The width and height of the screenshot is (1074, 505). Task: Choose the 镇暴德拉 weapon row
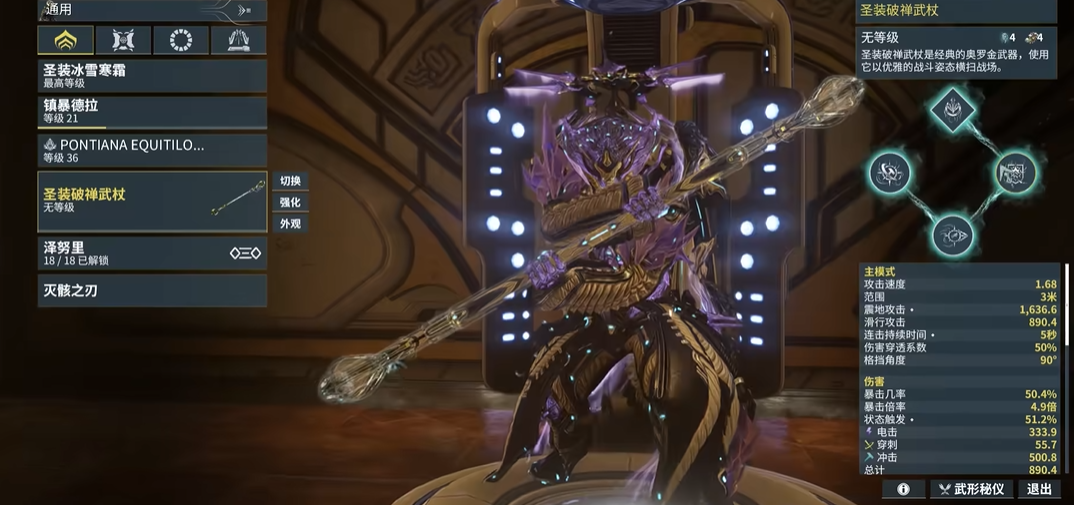coord(152,111)
